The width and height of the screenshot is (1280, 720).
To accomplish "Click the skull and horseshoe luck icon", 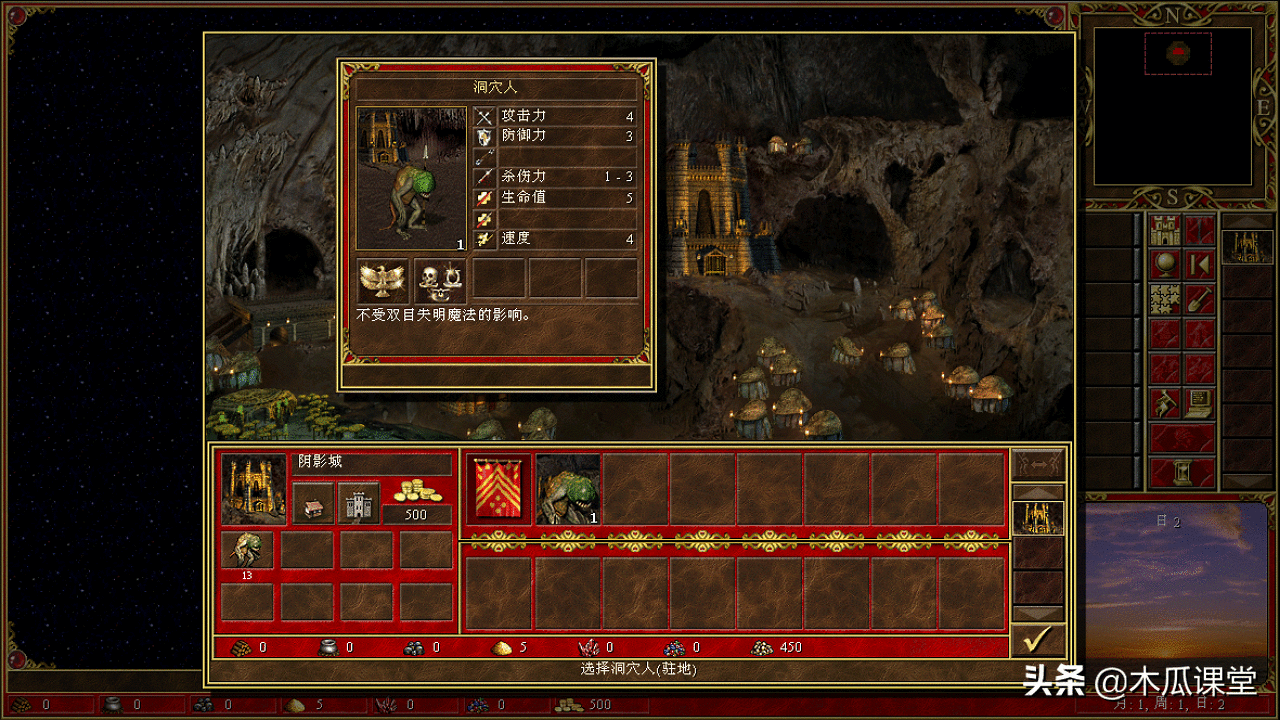I will [x=439, y=281].
